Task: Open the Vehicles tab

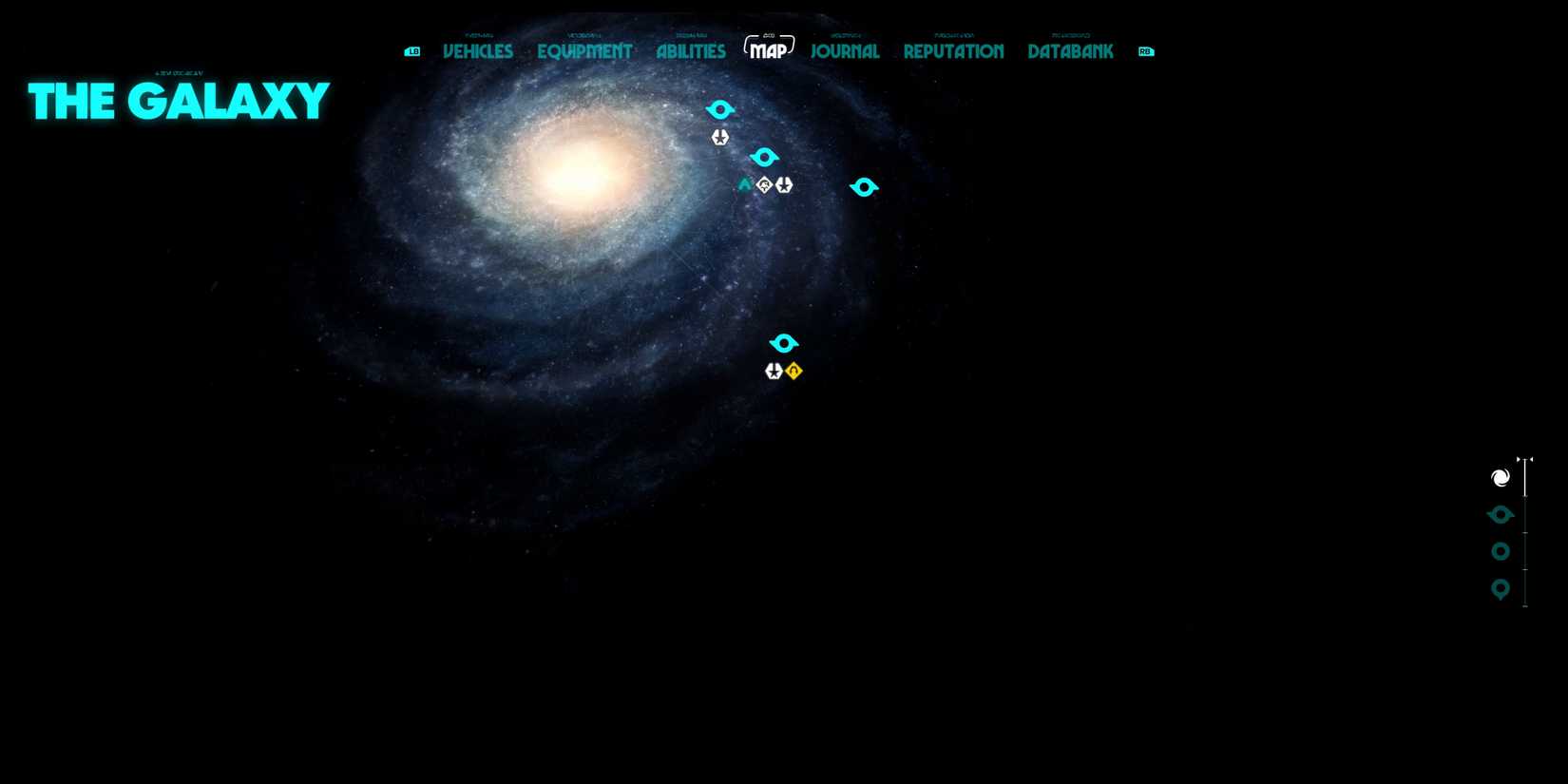Action: click(477, 51)
